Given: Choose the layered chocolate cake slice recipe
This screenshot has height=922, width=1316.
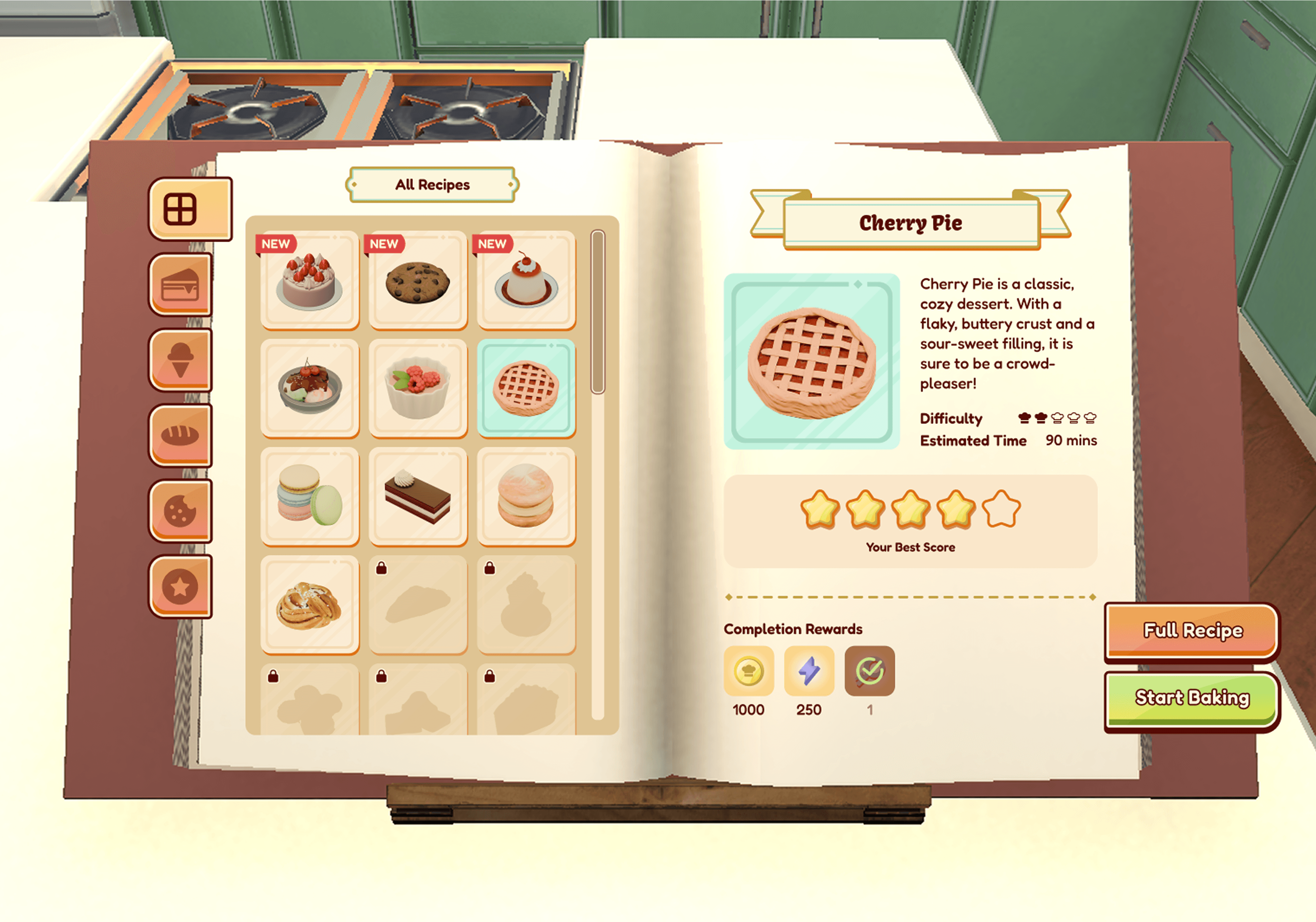Looking at the screenshot, I should 418,496.
